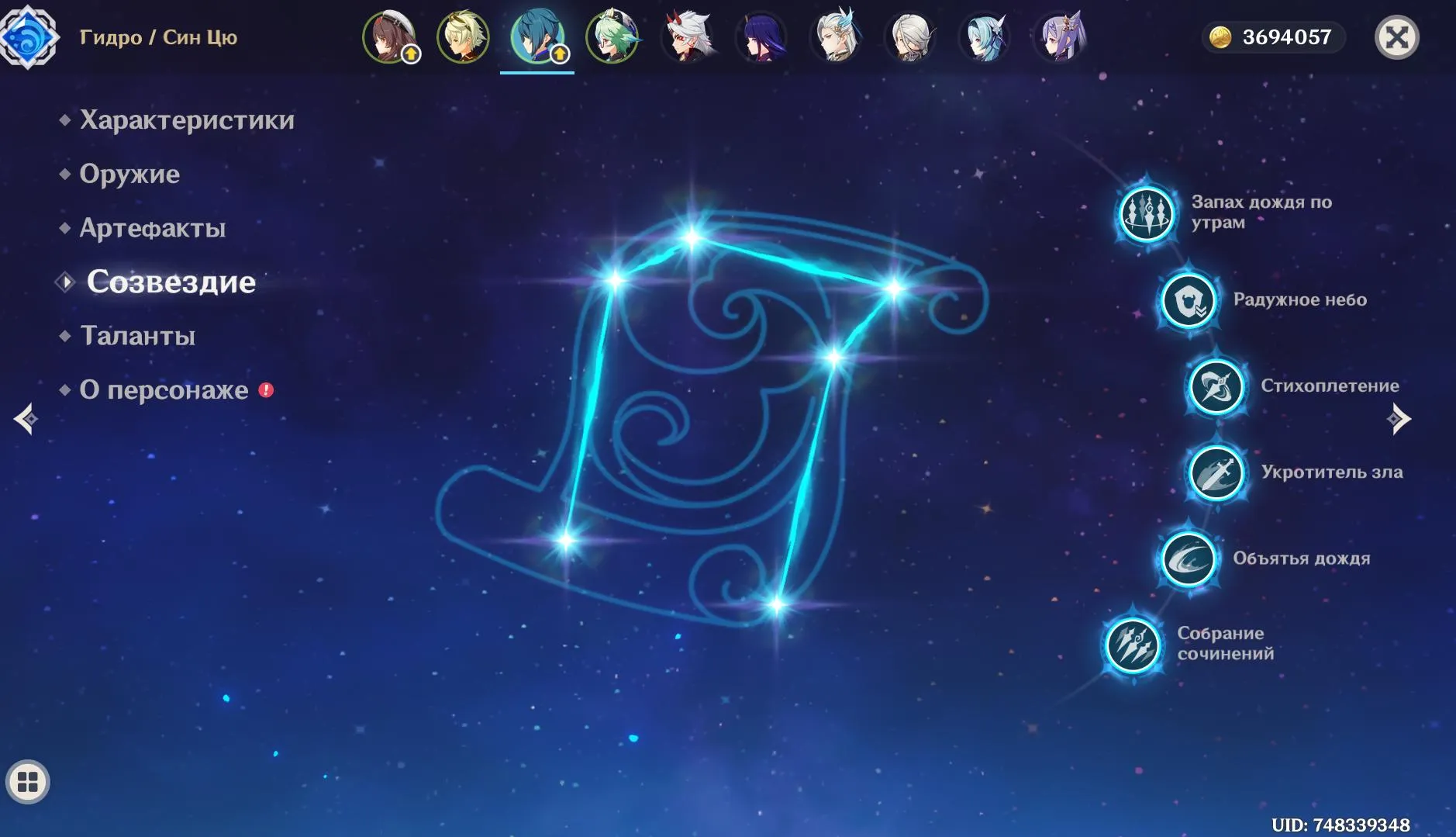1456x837 pixels.
Task: Select the Arataki Itto avatar
Action: pos(688,36)
